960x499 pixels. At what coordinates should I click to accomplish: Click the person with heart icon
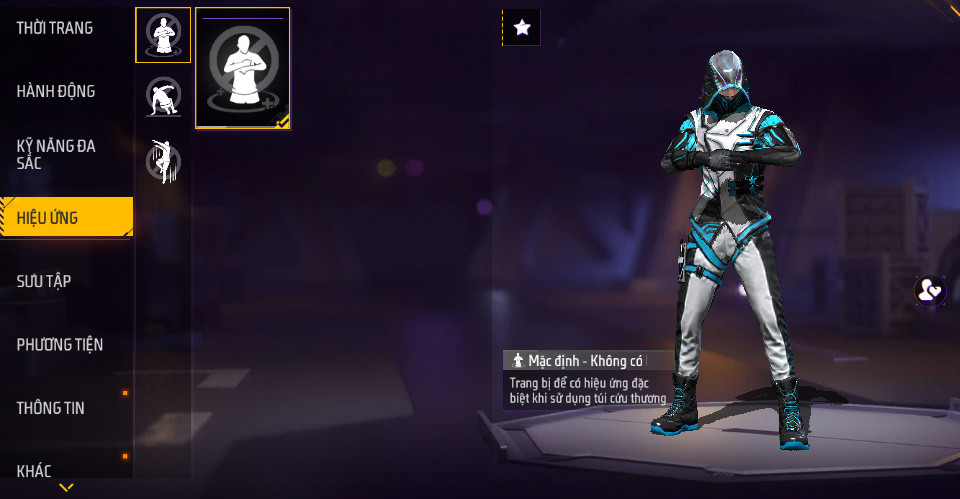(x=930, y=291)
